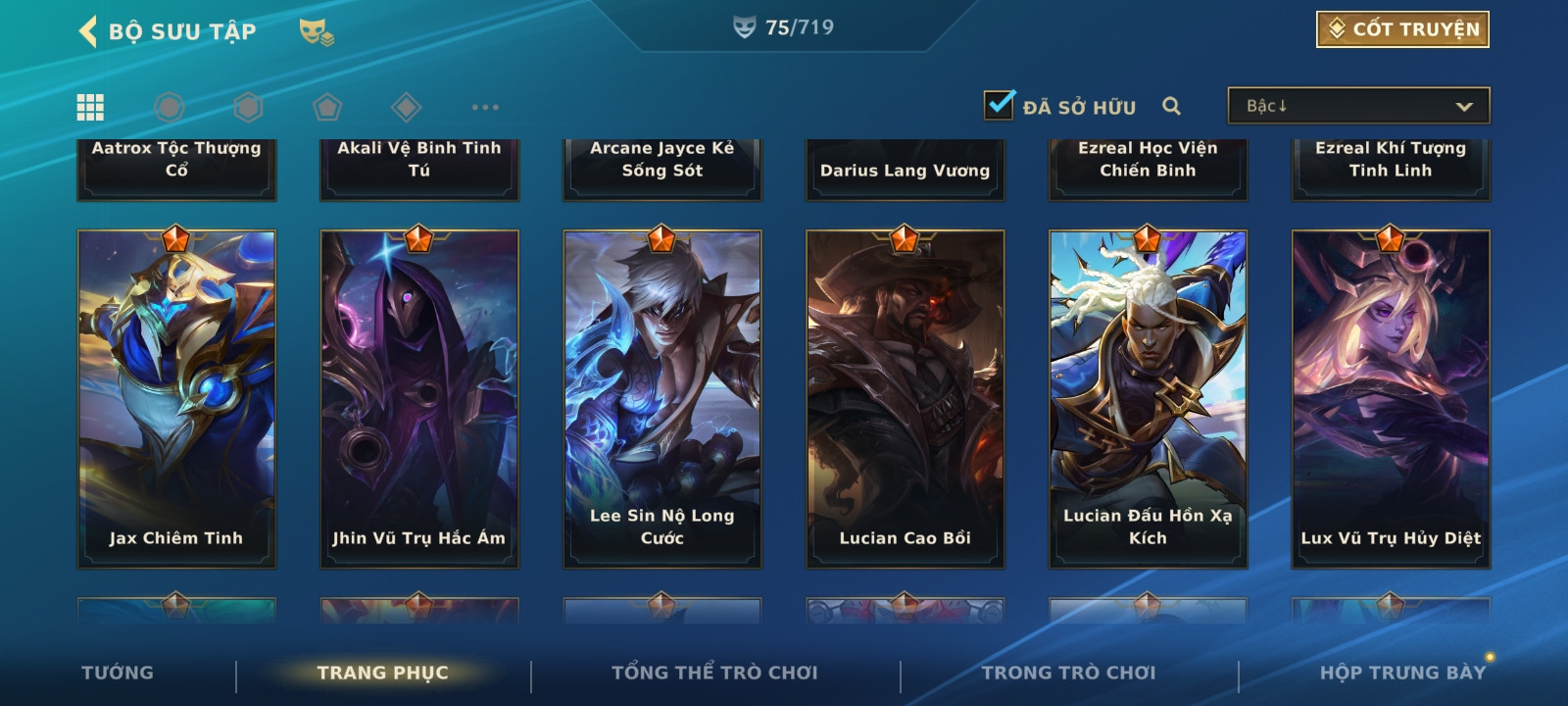The width and height of the screenshot is (1568, 706).
Task: Toggle the Đã Sở Hữu checkbox
Action: [1000, 104]
